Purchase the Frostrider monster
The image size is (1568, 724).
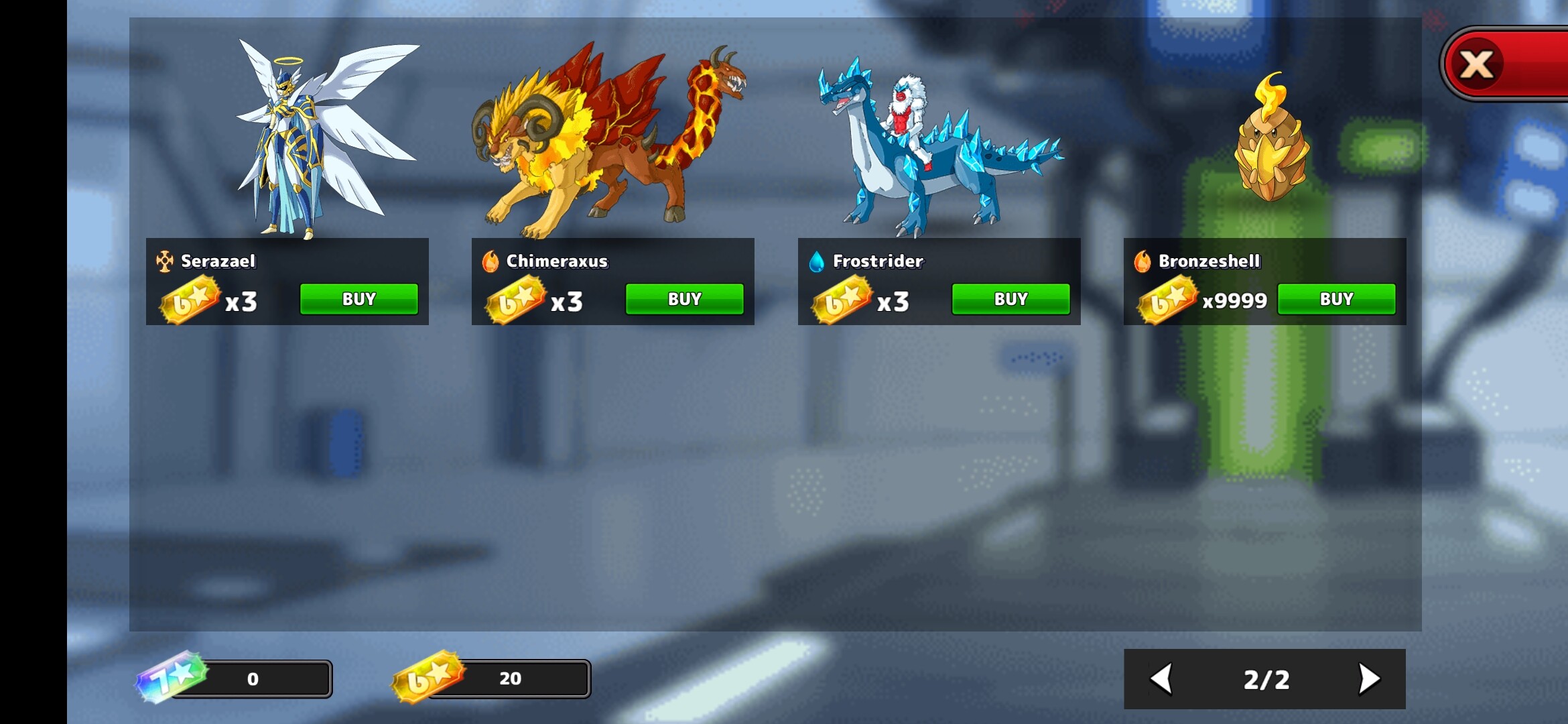1010,299
